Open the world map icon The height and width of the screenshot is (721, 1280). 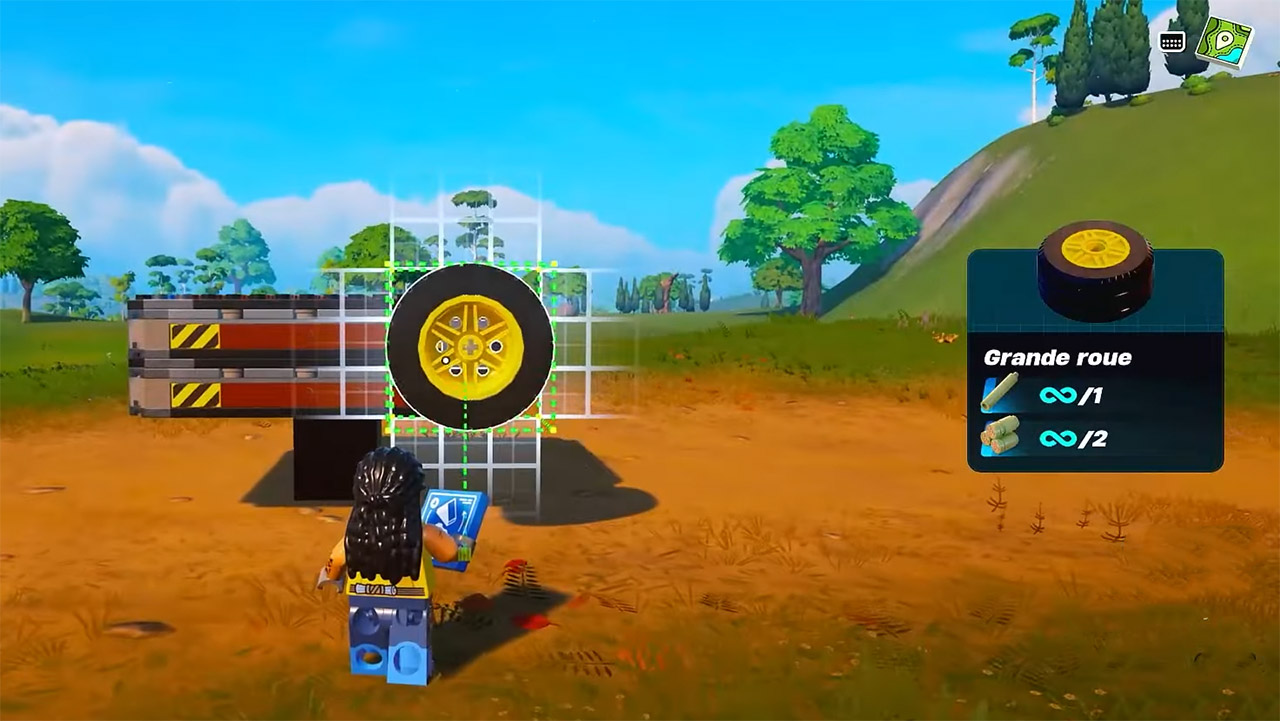tap(1222, 39)
